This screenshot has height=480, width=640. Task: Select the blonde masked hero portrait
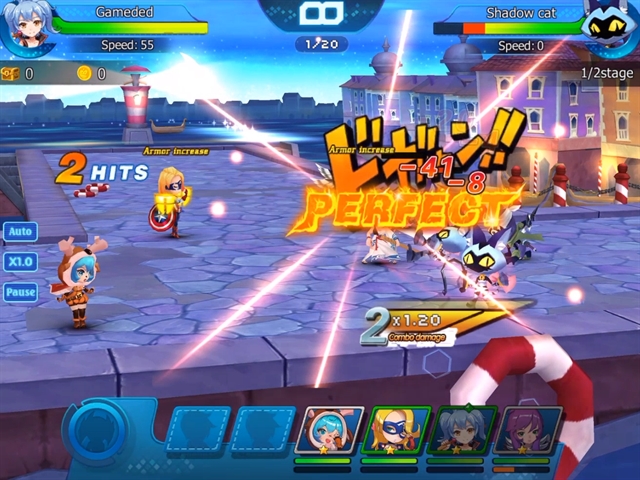pyautogui.click(x=395, y=431)
